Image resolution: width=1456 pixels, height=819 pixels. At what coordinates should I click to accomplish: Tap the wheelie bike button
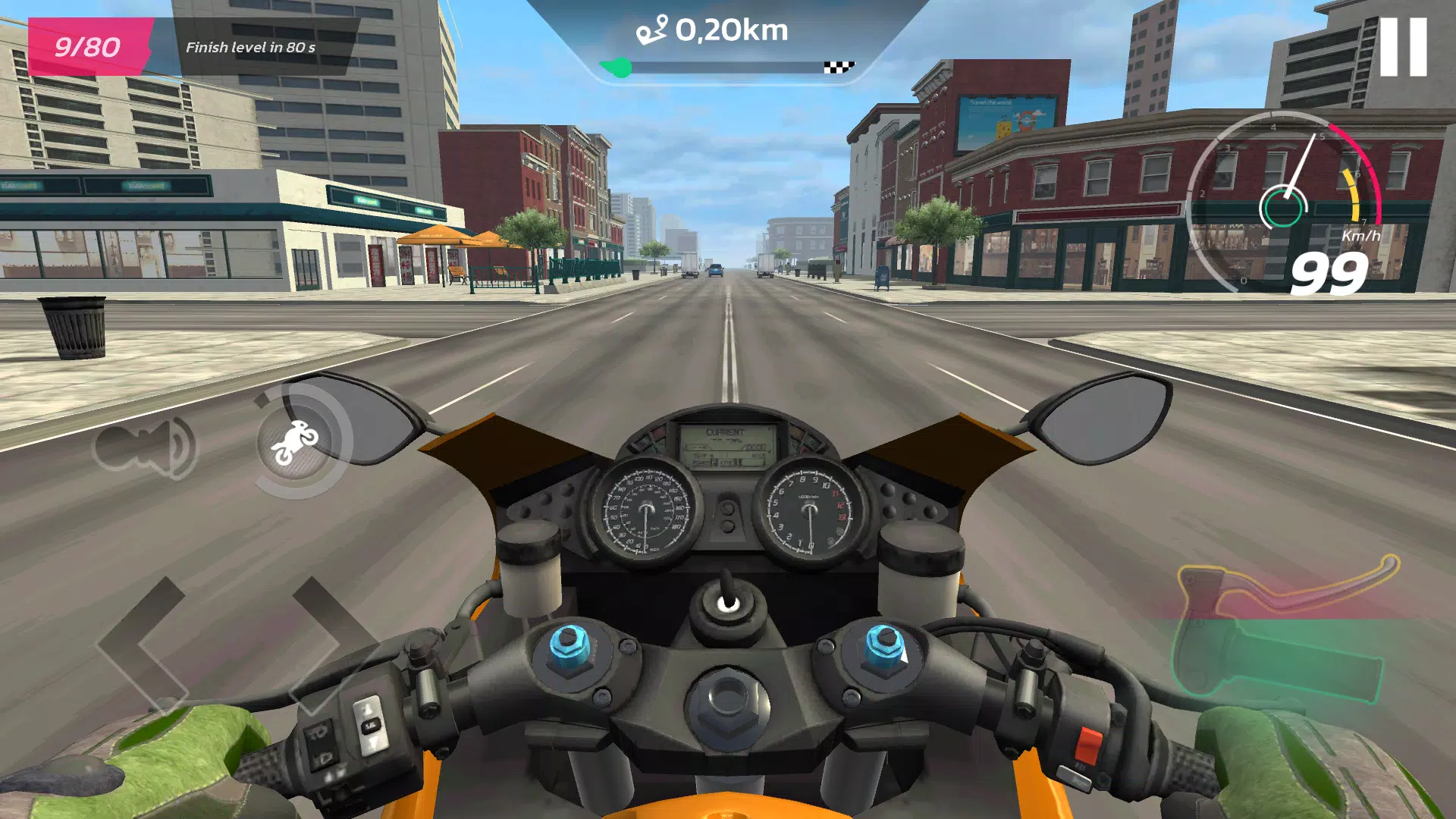tap(295, 438)
